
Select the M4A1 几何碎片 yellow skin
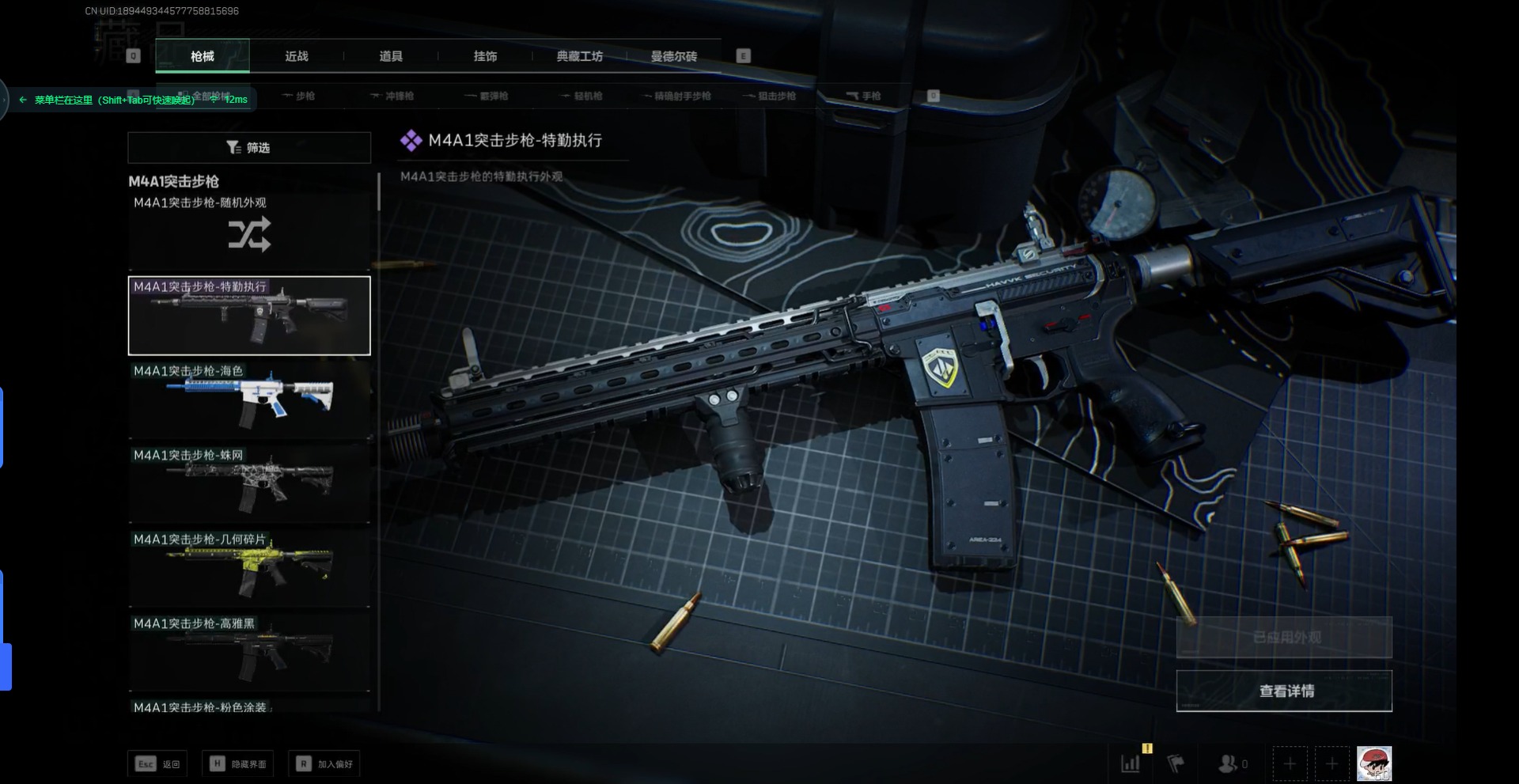pyautogui.click(x=249, y=567)
